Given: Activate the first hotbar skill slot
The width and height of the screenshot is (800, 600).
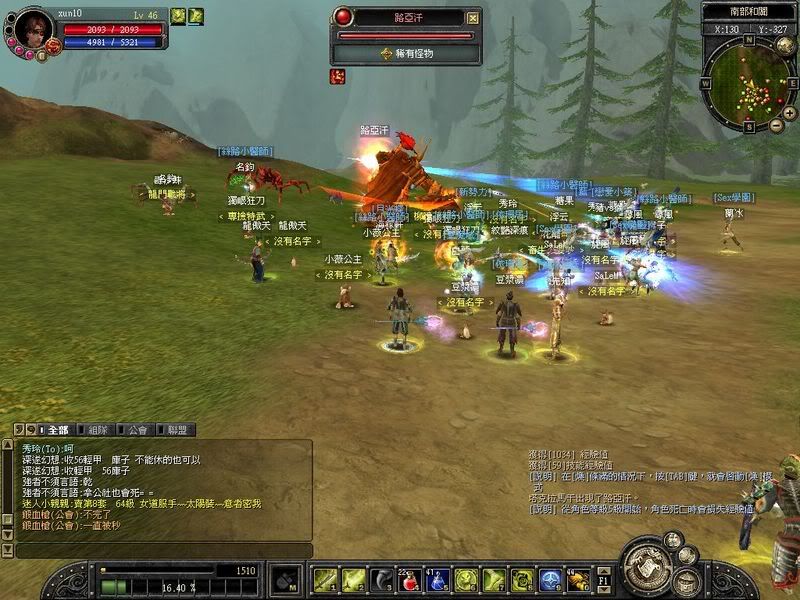Looking at the screenshot, I should tap(324, 580).
